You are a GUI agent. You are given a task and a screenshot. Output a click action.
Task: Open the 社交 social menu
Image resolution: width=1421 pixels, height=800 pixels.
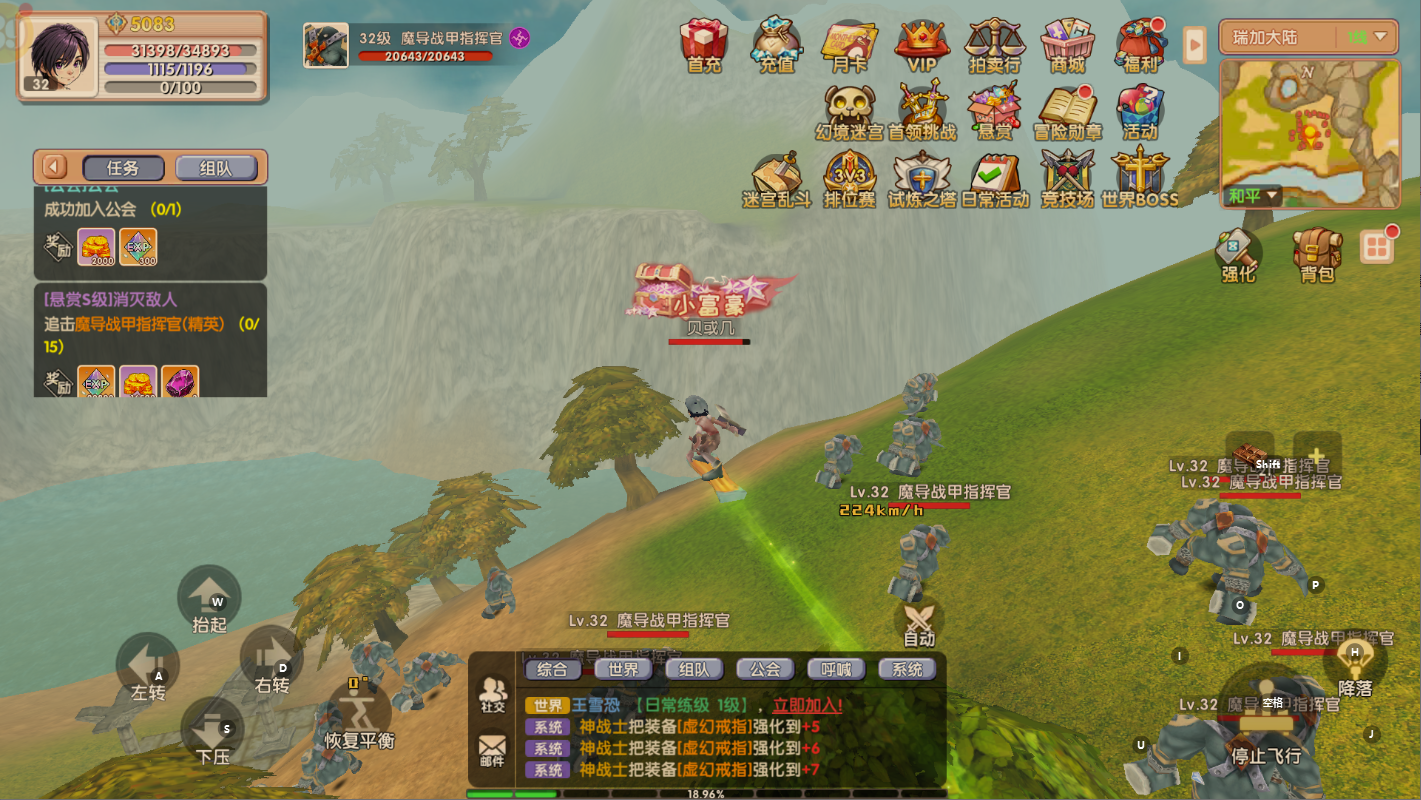[x=492, y=694]
